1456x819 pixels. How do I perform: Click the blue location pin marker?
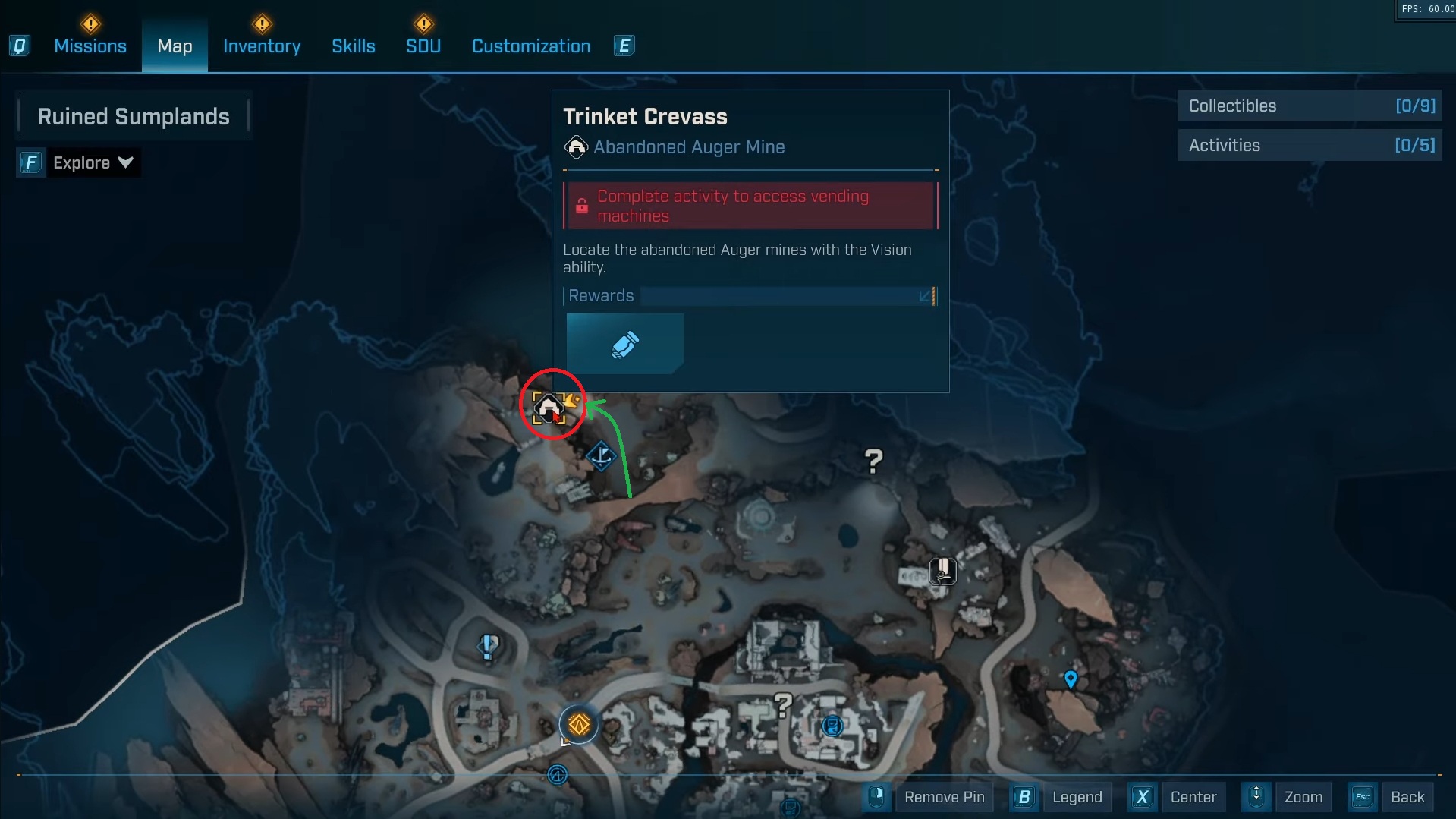tap(1071, 679)
